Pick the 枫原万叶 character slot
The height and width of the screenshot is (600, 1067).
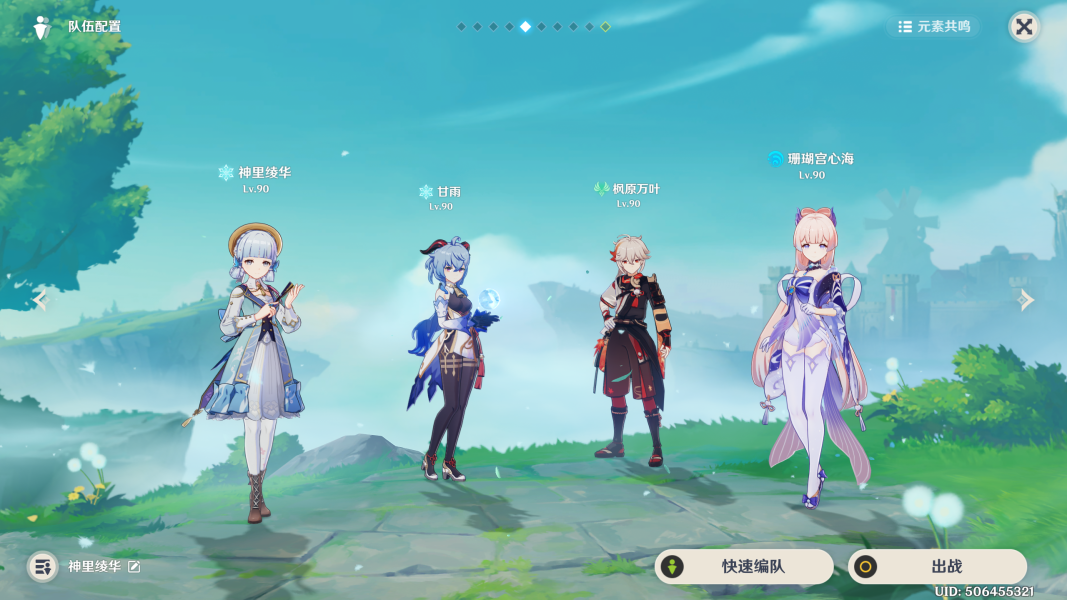coord(630,350)
